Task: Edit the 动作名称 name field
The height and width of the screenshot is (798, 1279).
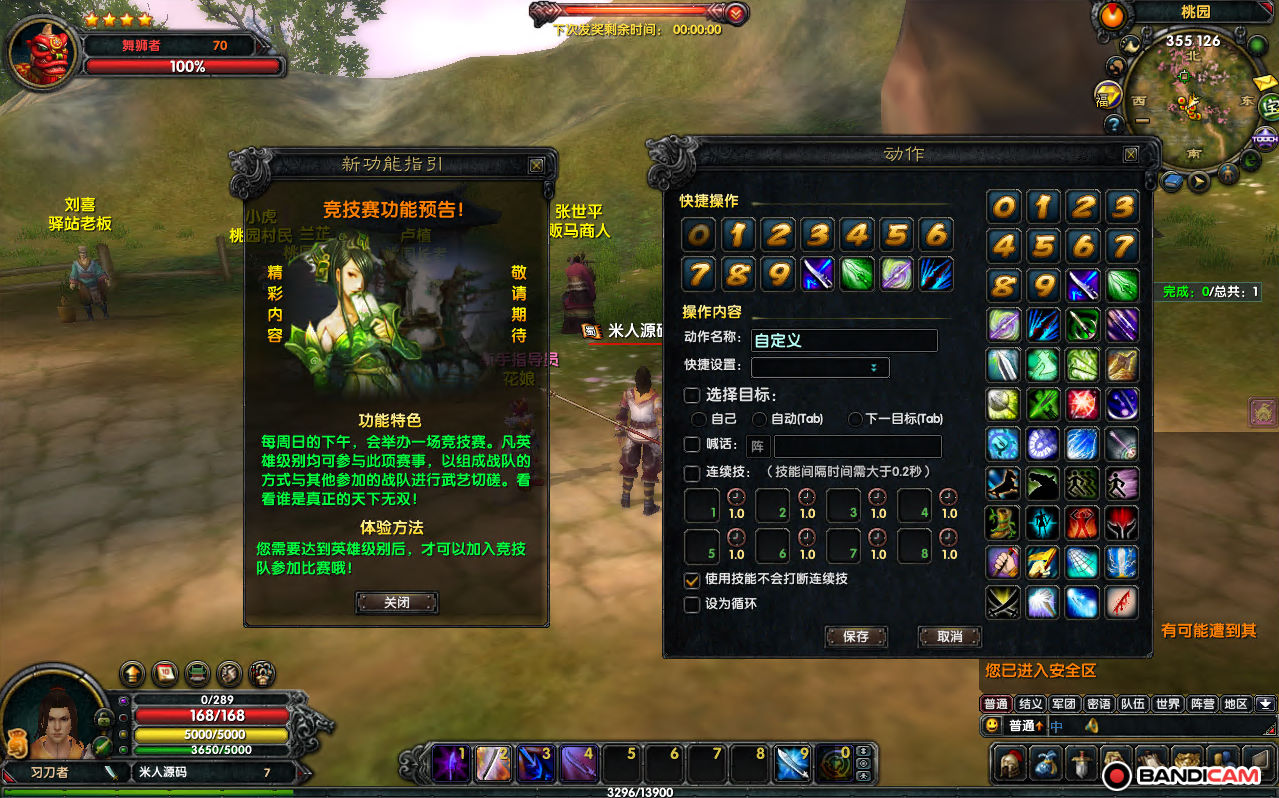Action: point(844,341)
